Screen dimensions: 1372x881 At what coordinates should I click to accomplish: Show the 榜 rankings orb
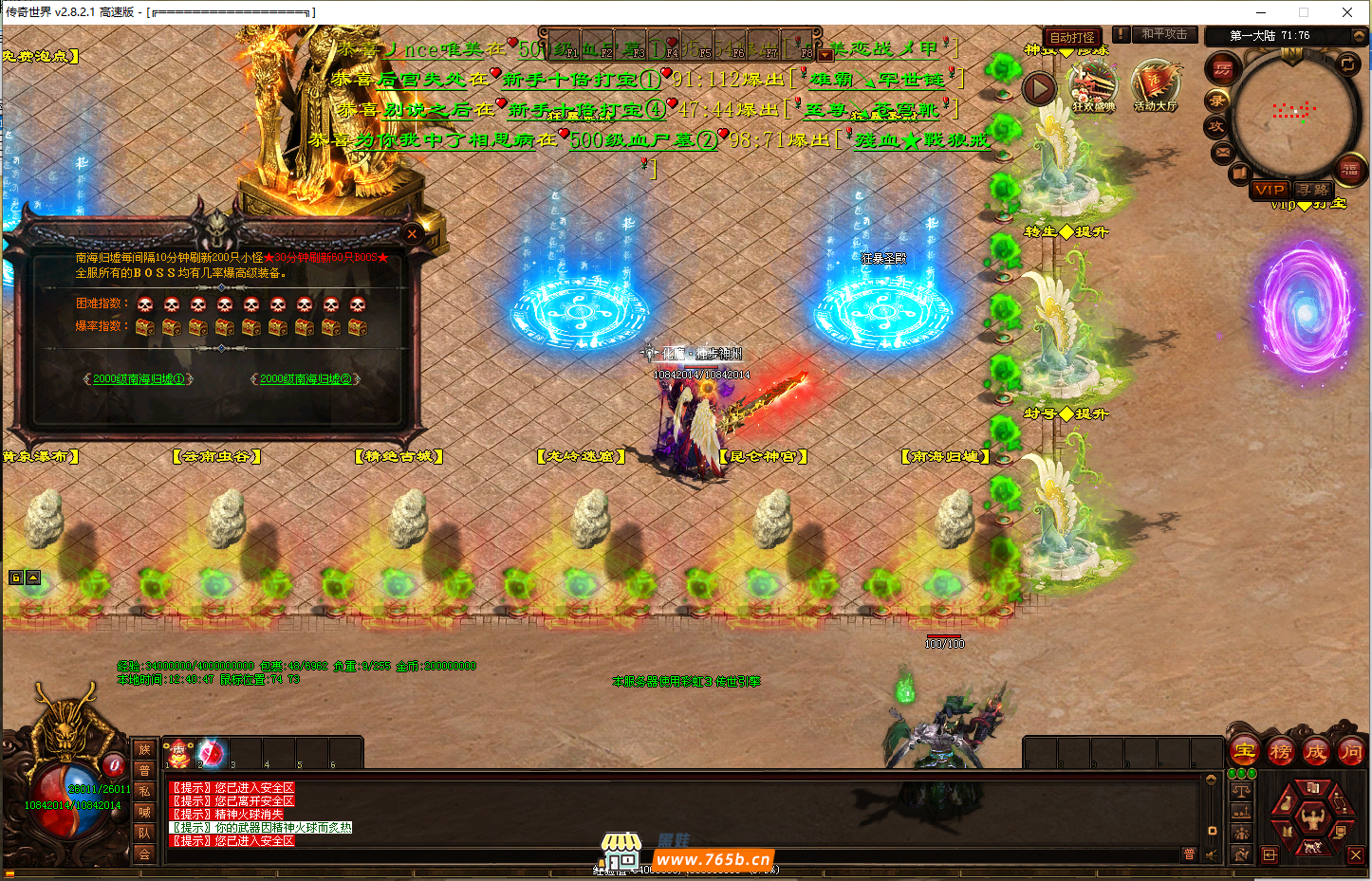(x=1280, y=751)
